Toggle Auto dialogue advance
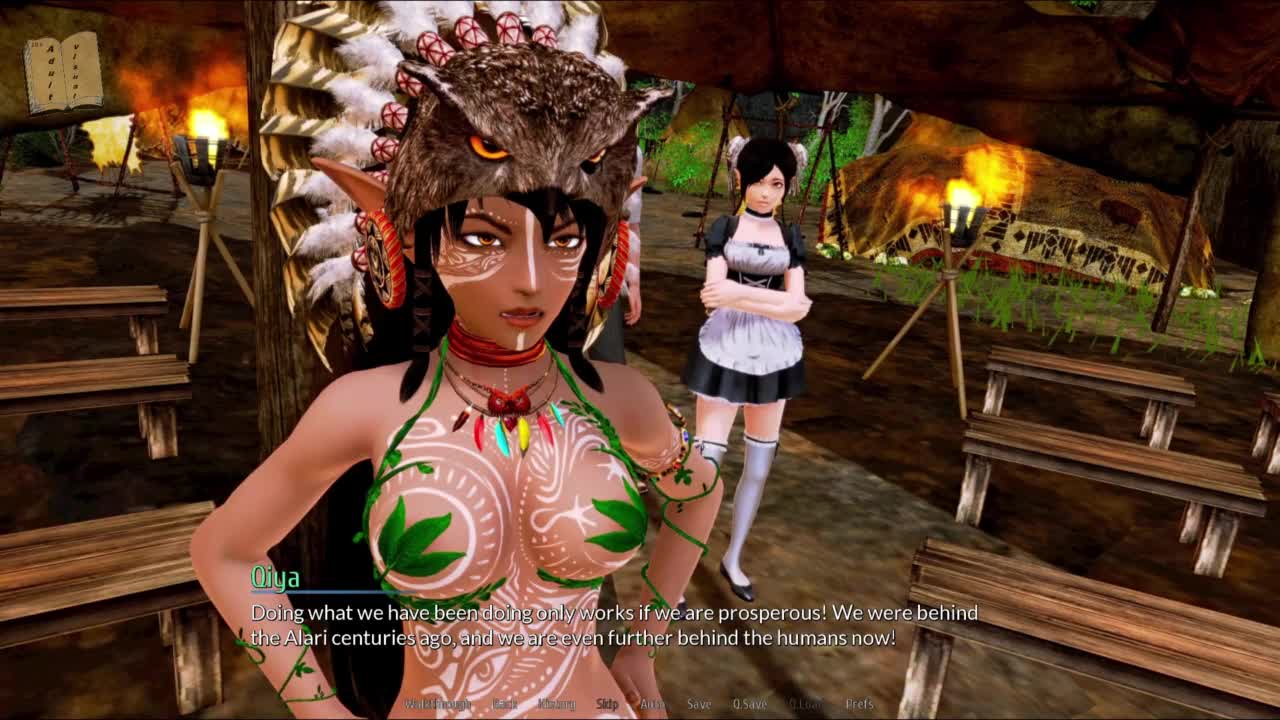Screen dimensions: 1280x720 (652, 704)
